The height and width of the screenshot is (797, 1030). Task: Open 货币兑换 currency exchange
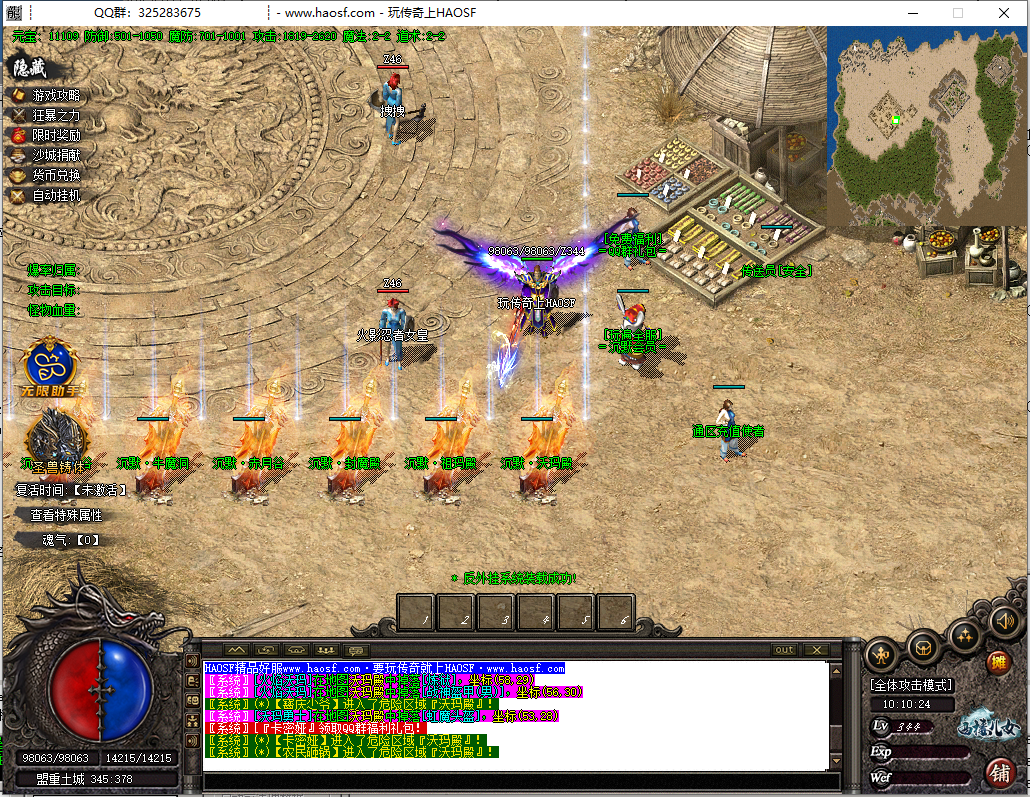[x=56, y=175]
